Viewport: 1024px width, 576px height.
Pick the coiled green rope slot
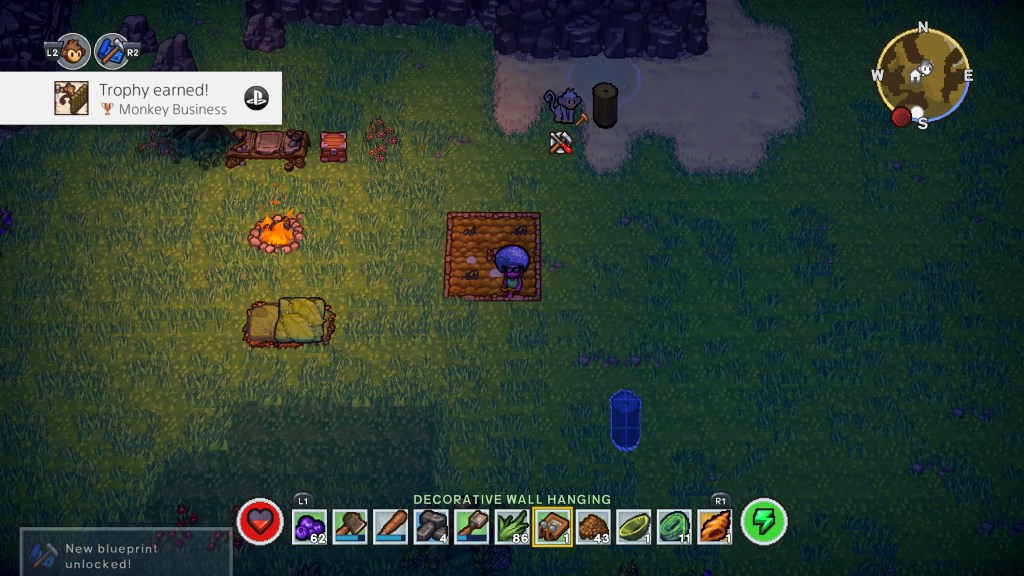[675, 525]
